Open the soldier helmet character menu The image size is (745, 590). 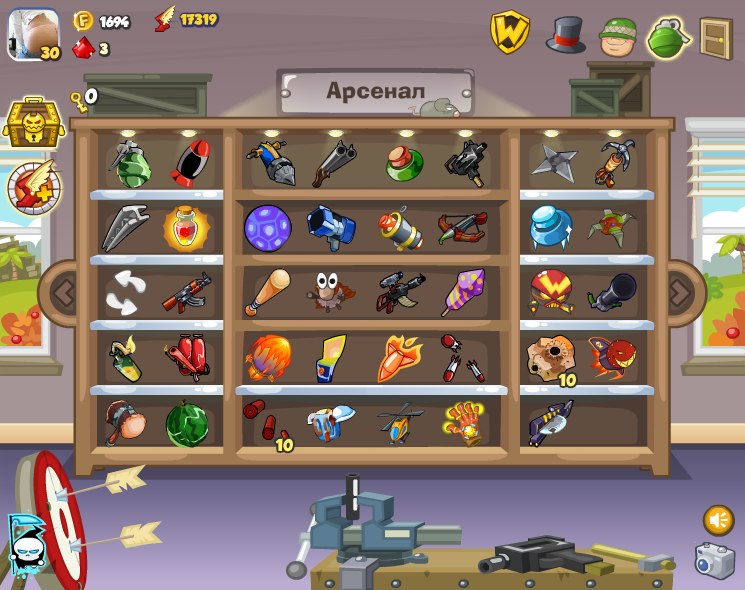tap(618, 37)
